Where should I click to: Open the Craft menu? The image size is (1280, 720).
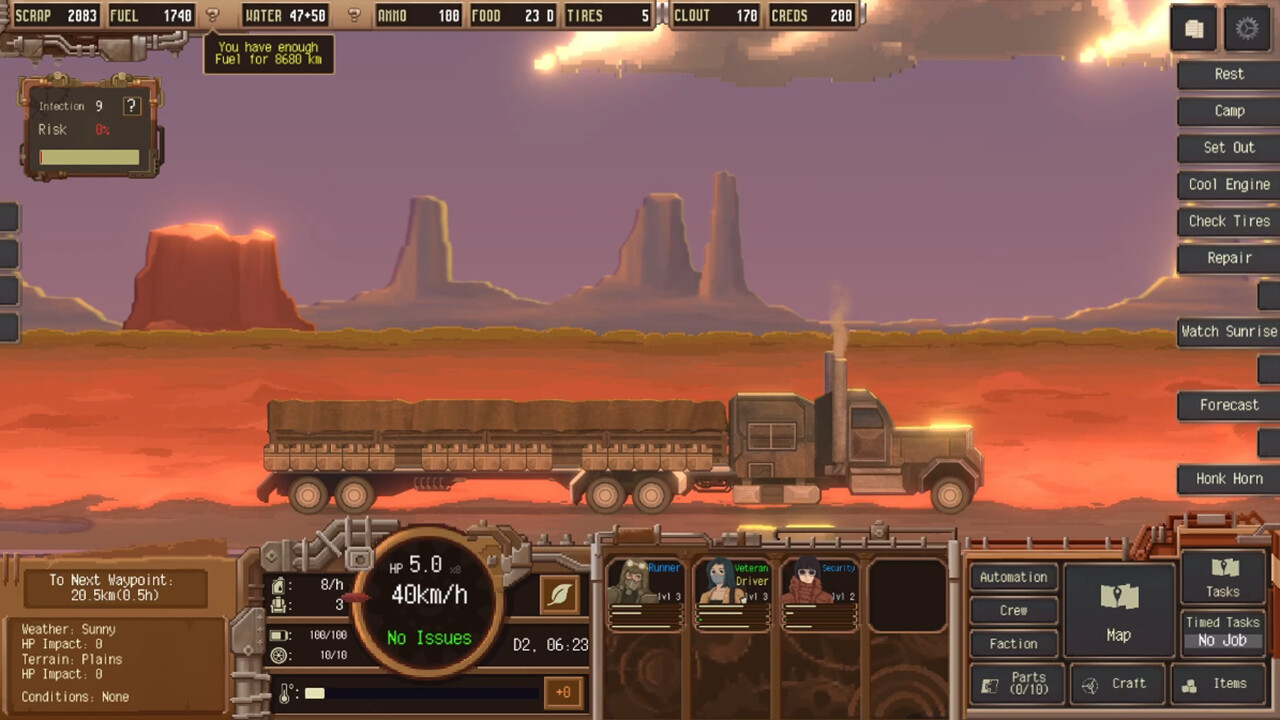point(1118,684)
